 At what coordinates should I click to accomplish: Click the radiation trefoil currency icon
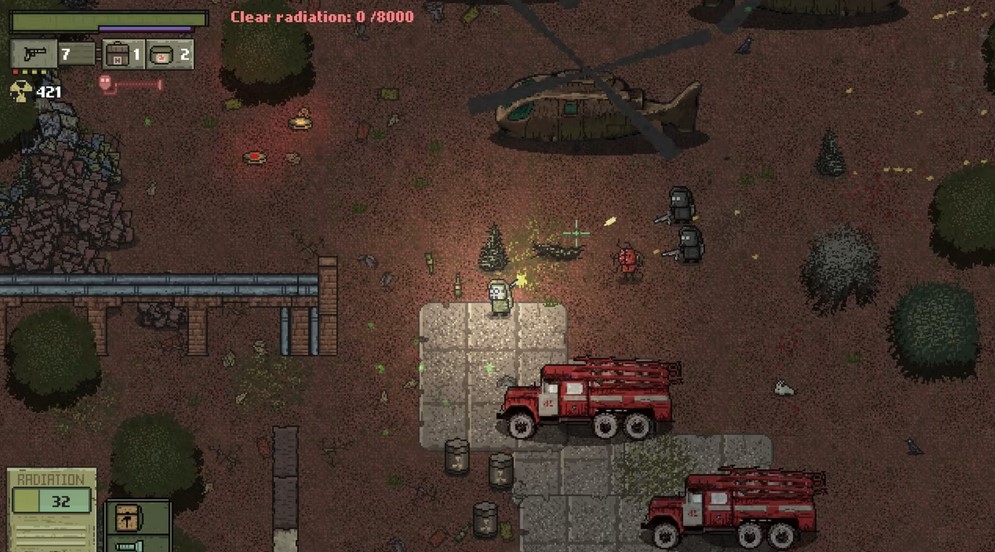point(20,92)
